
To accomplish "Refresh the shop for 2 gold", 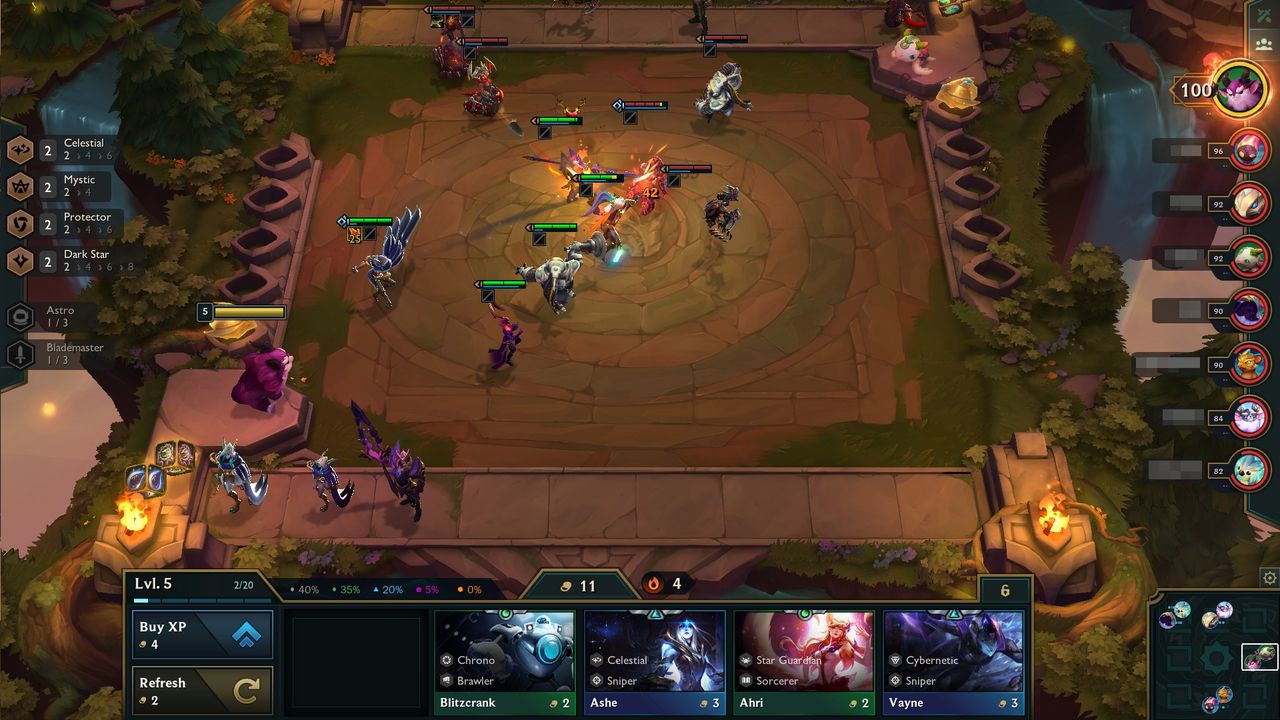I will pyautogui.click(x=202, y=691).
